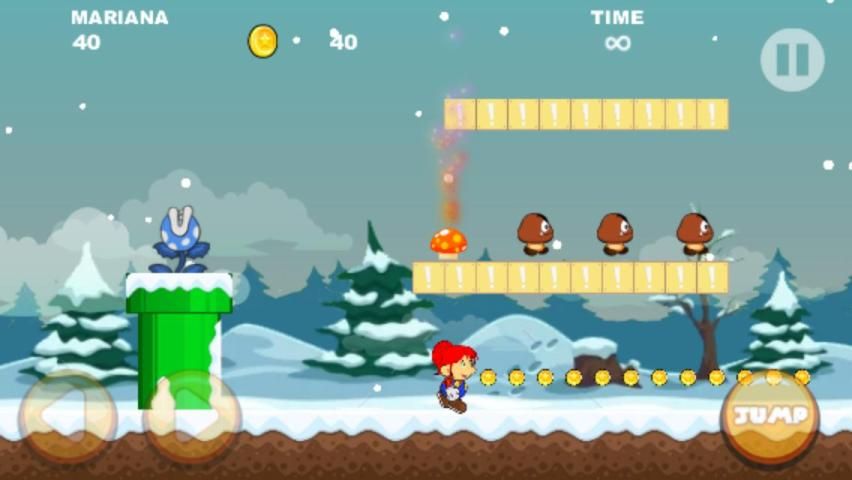This screenshot has width=852, height=480.
Task: Move left with the left arrow button
Action: click(x=67, y=418)
